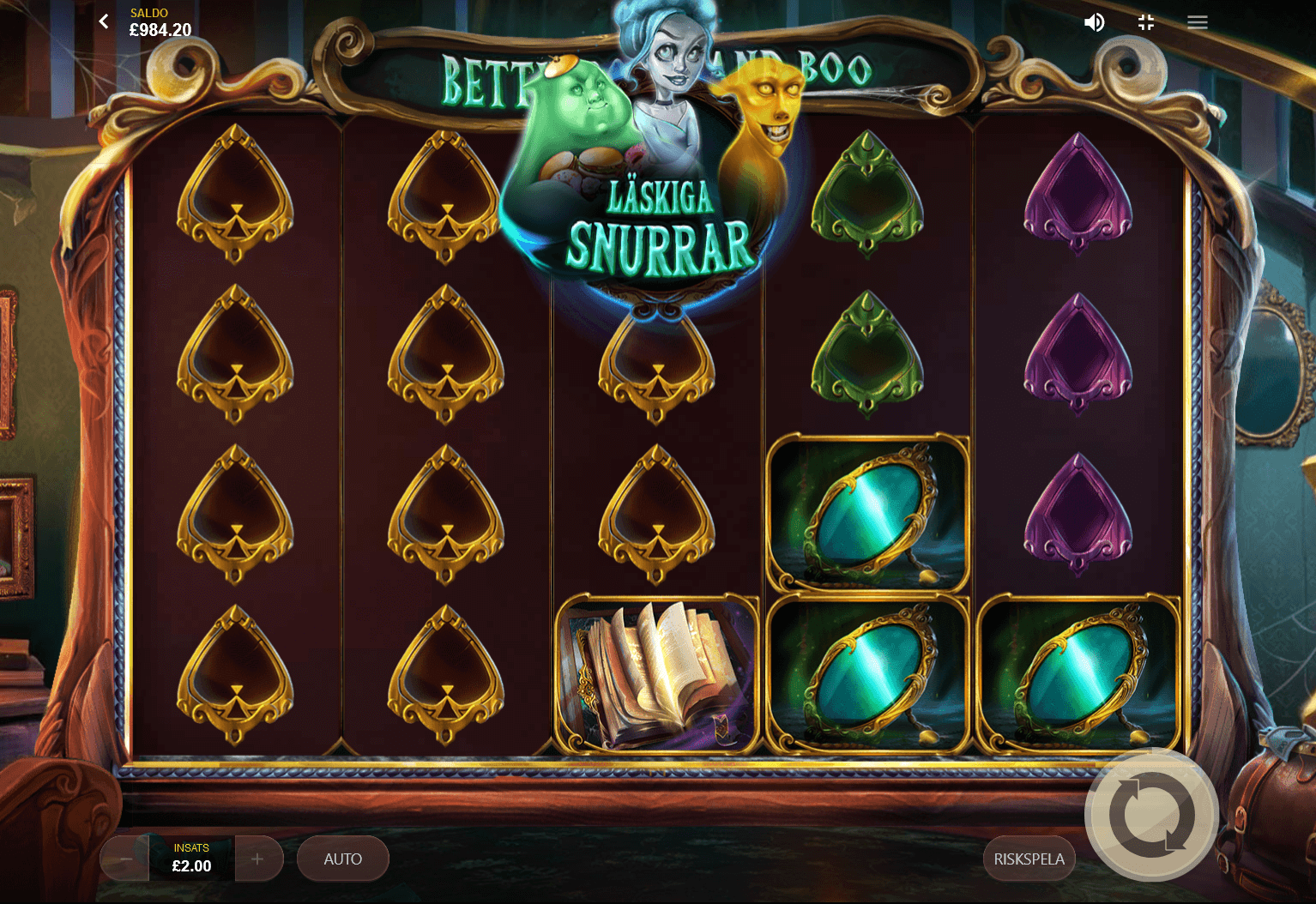Increase the bet with the plus button
This screenshot has width=1316, height=904.
[x=257, y=859]
